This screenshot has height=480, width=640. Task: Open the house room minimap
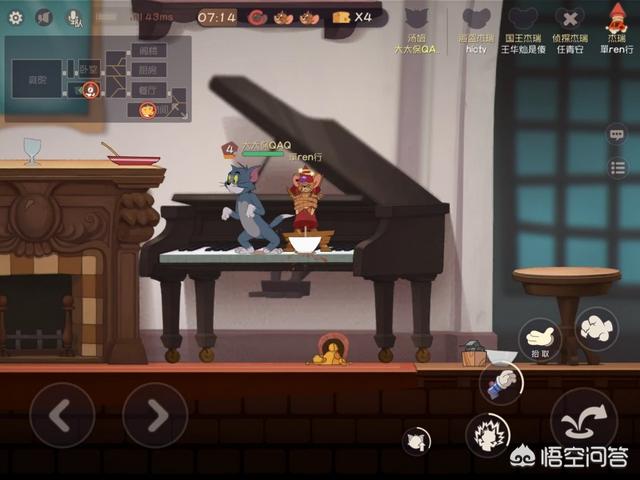[x=98, y=78]
